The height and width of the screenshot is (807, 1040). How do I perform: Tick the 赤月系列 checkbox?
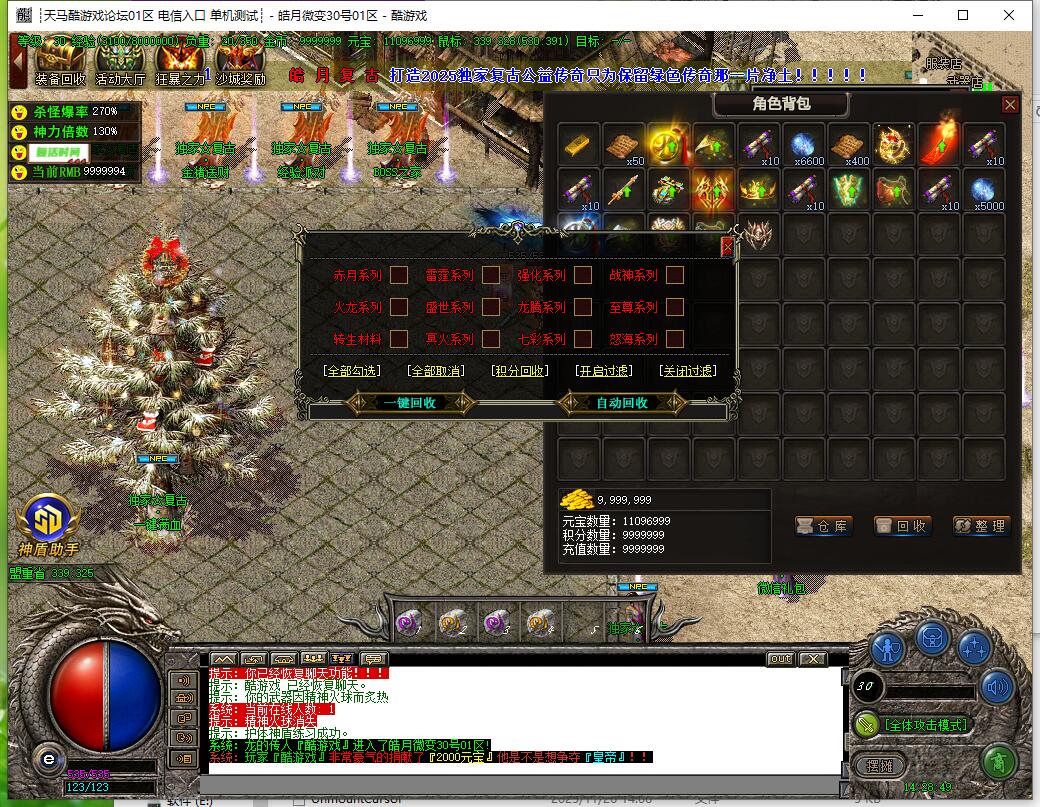click(x=399, y=275)
